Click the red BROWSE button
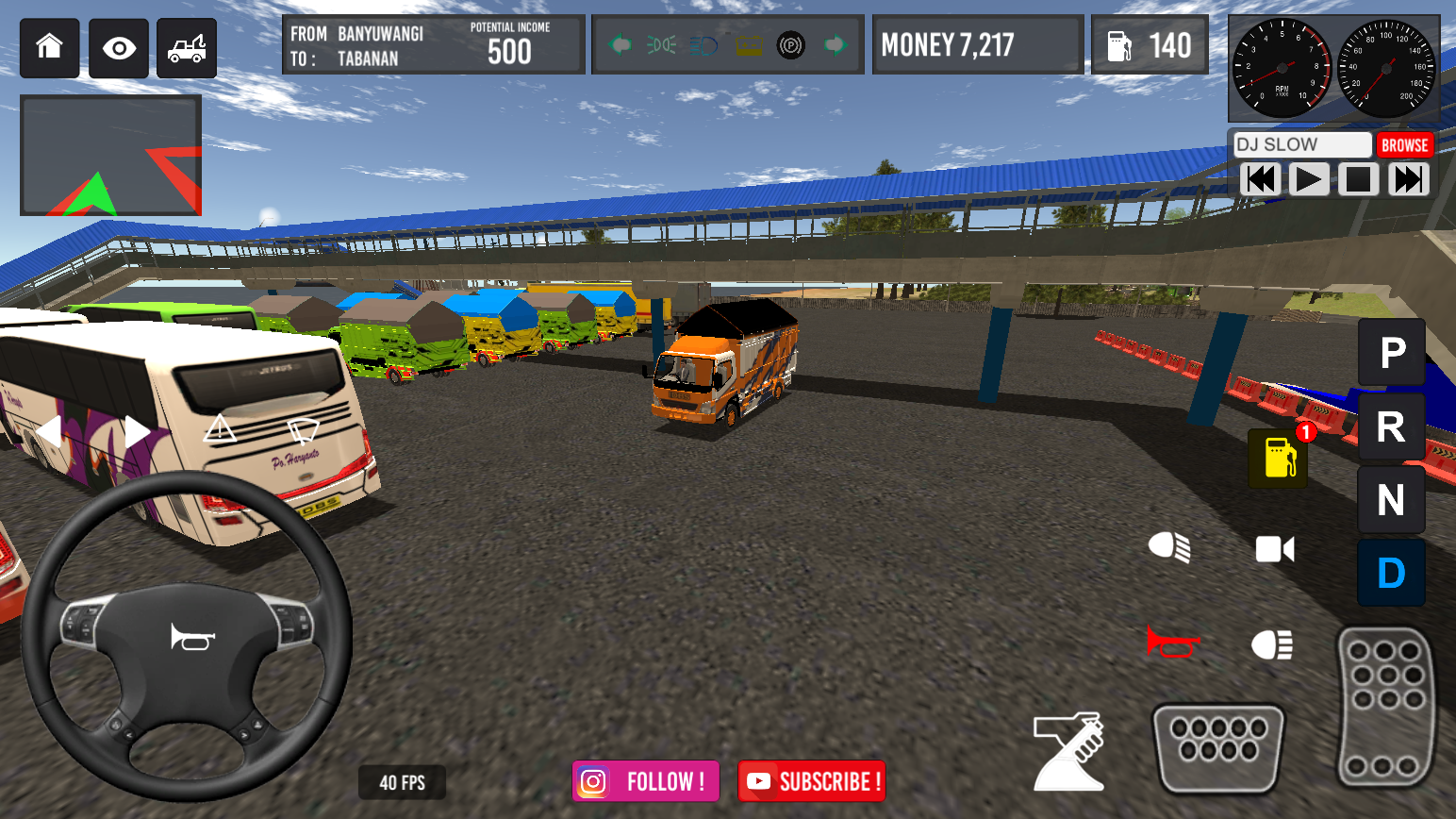 [x=1405, y=144]
